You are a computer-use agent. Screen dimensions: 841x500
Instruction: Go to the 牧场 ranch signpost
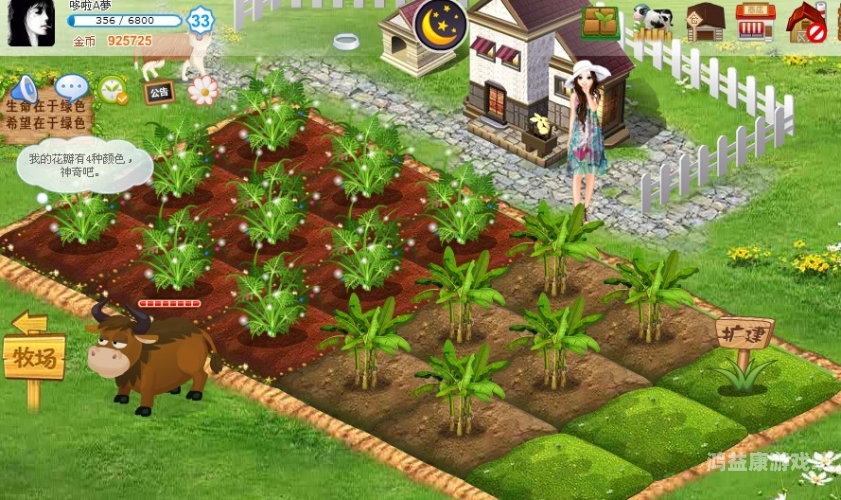pyautogui.click(x=34, y=355)
